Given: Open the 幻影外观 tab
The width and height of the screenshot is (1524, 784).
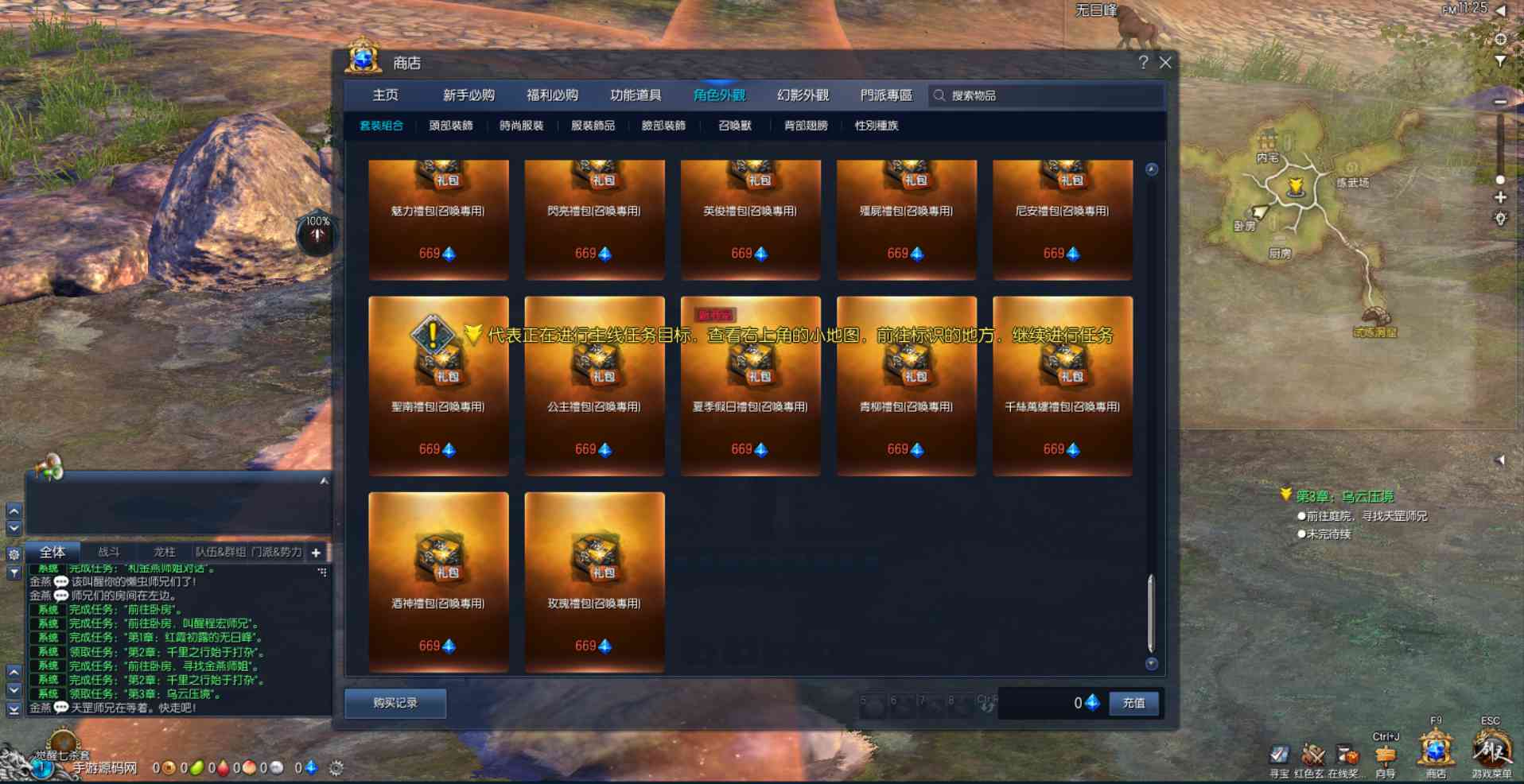Looking at the screenshot, I should (x=803, y=95).
